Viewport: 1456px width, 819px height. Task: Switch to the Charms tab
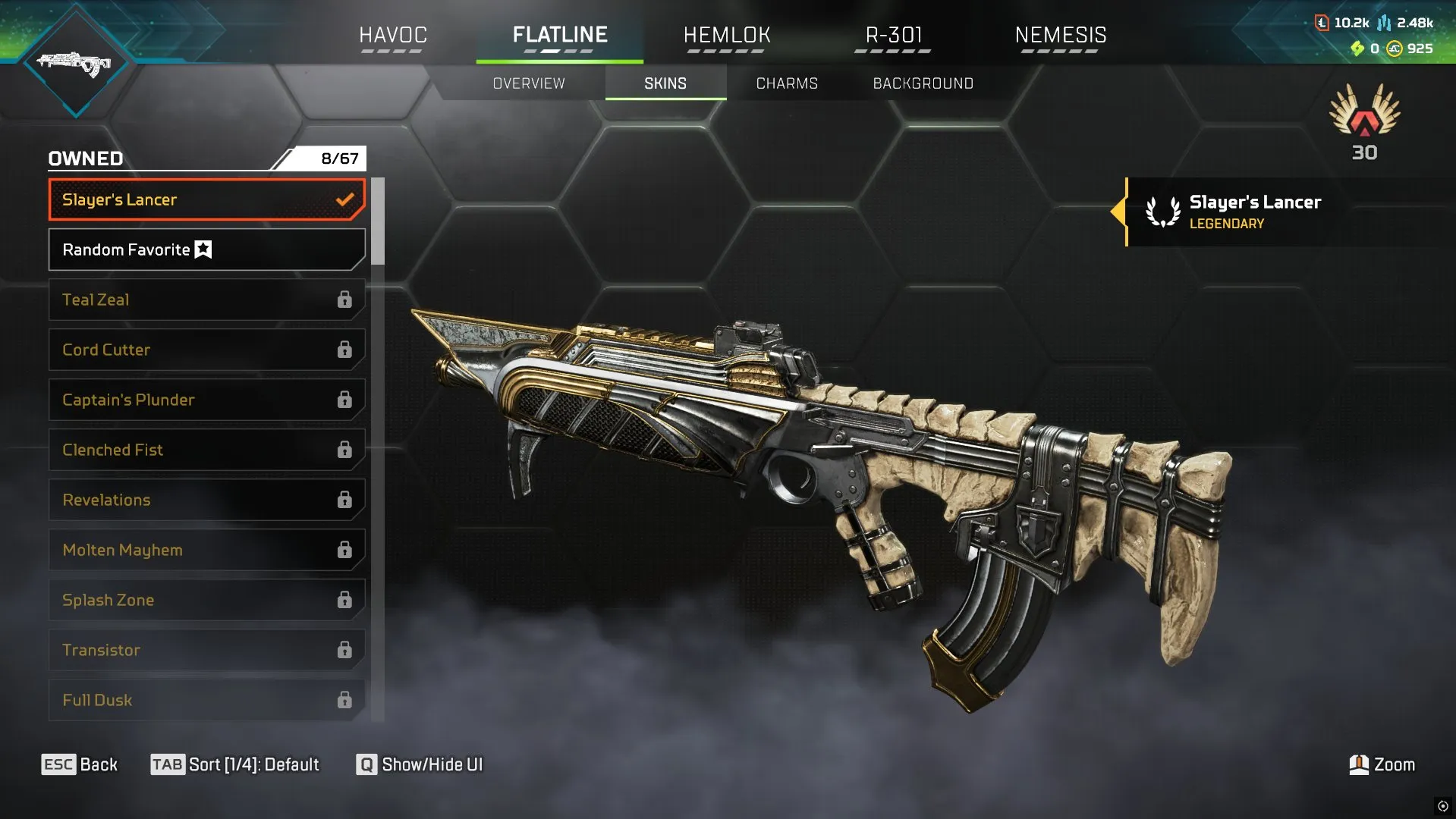click(x=785, y=83)
